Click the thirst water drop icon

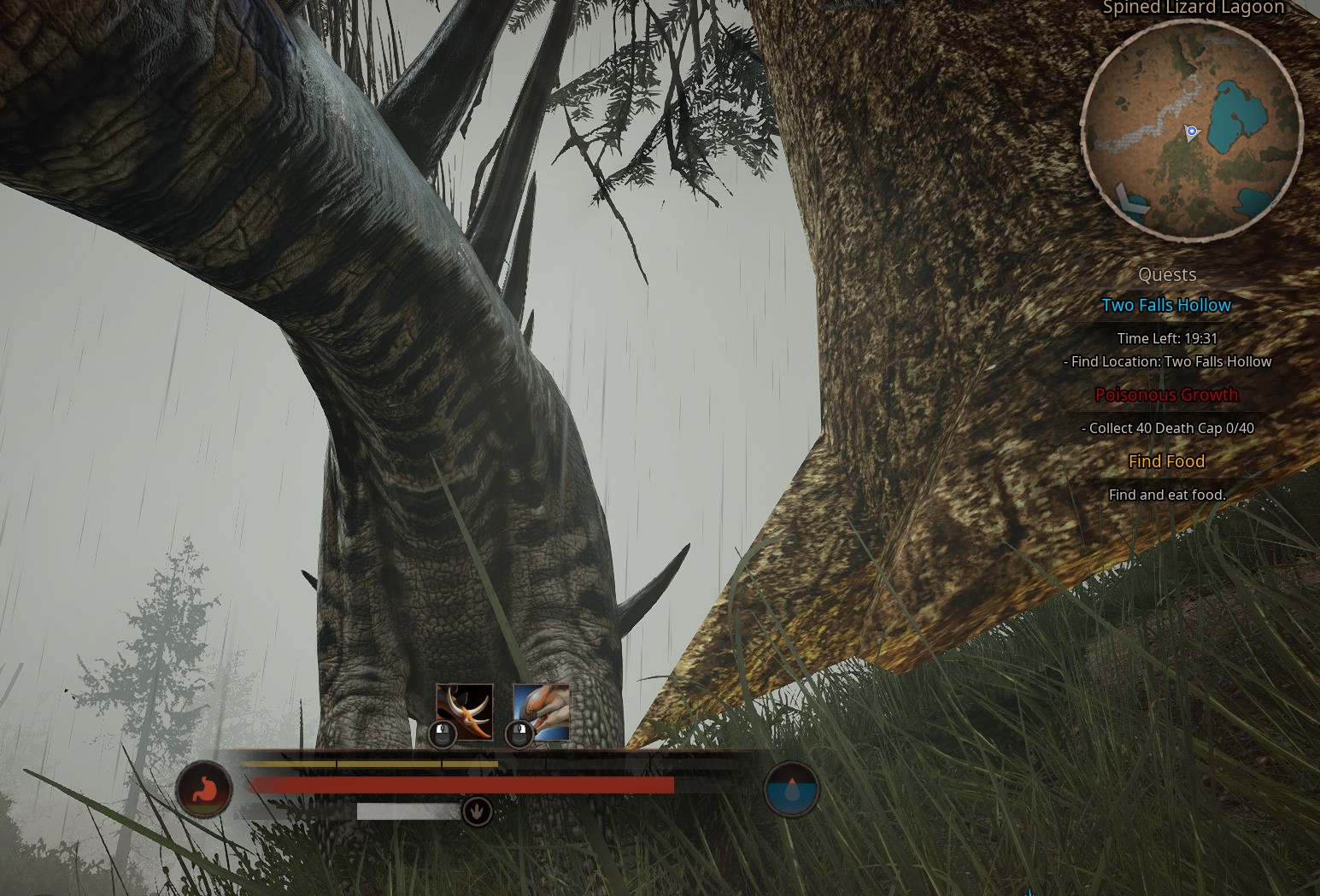(x=791, y=789)
